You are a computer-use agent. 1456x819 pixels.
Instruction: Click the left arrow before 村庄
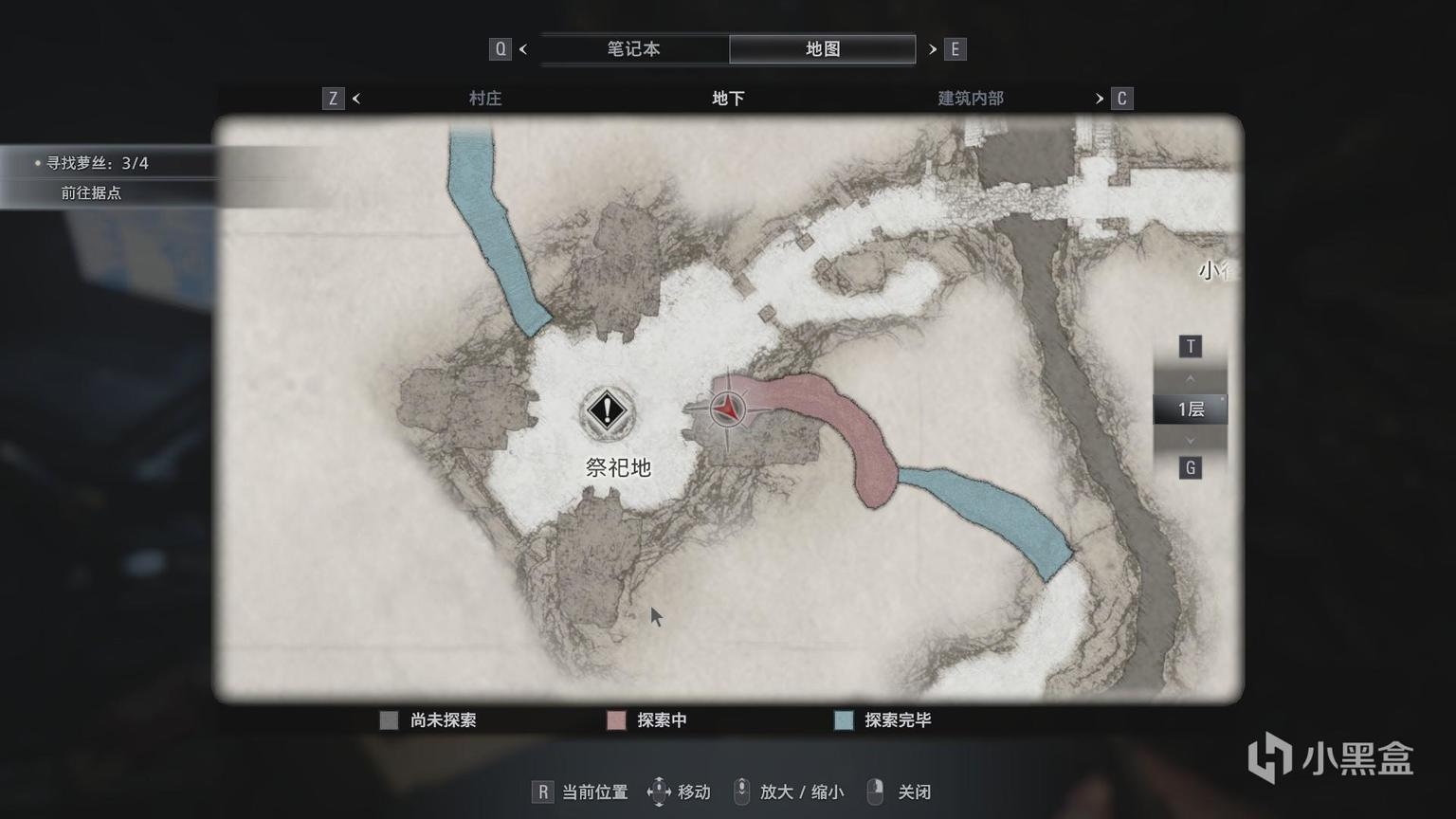pos(356,99)
